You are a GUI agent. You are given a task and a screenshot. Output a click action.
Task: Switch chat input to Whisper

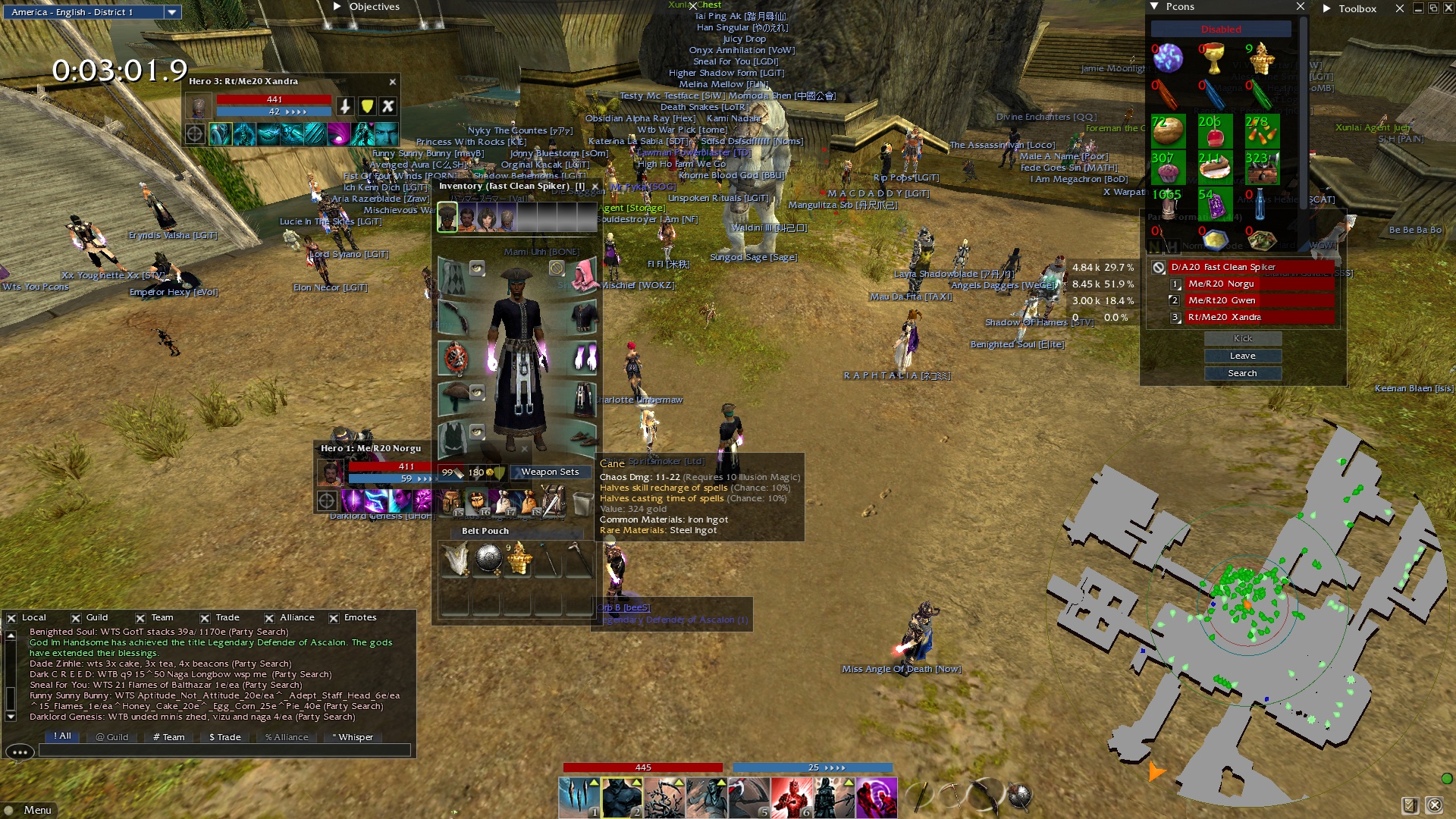coord(353,737)
